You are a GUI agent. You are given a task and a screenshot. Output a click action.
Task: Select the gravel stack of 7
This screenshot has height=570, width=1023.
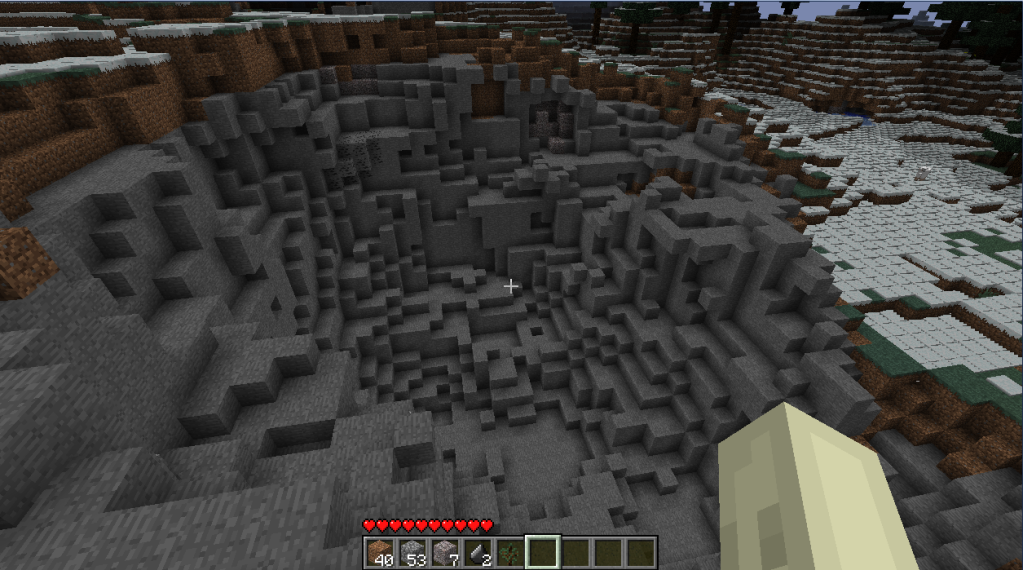[444, 552]
